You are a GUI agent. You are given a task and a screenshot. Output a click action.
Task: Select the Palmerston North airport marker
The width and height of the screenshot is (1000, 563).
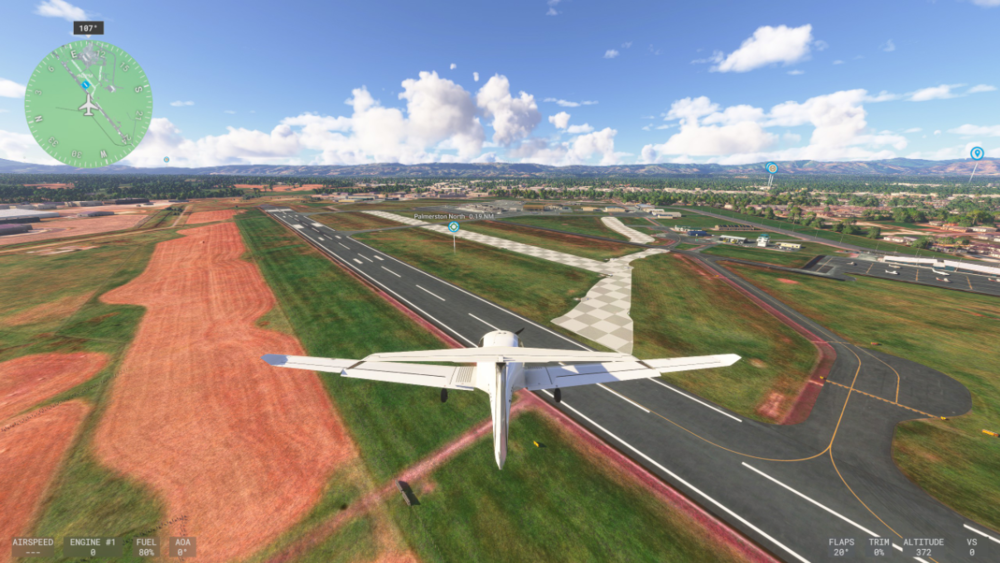454,227
